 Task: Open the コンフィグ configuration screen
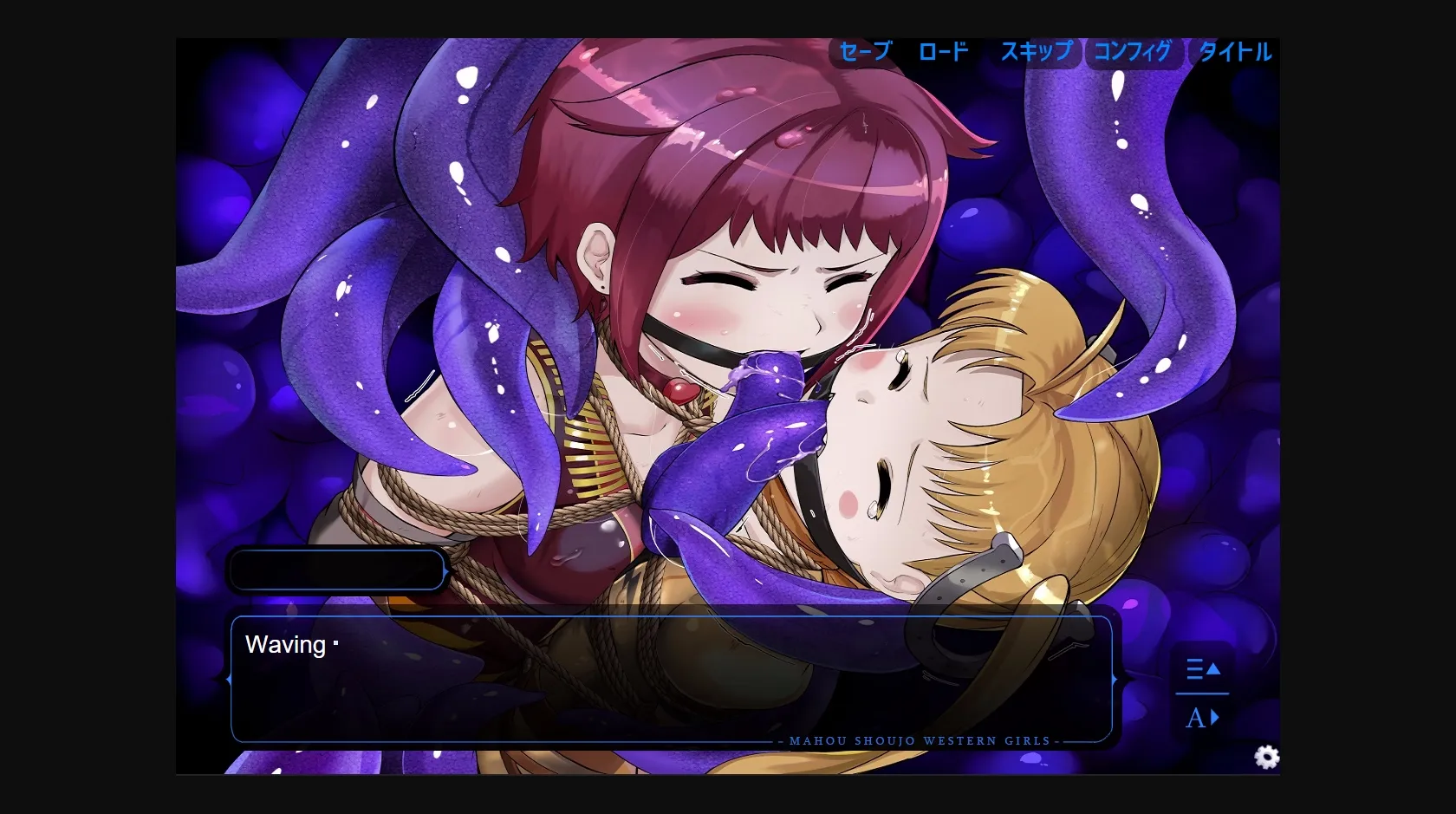1132,52
